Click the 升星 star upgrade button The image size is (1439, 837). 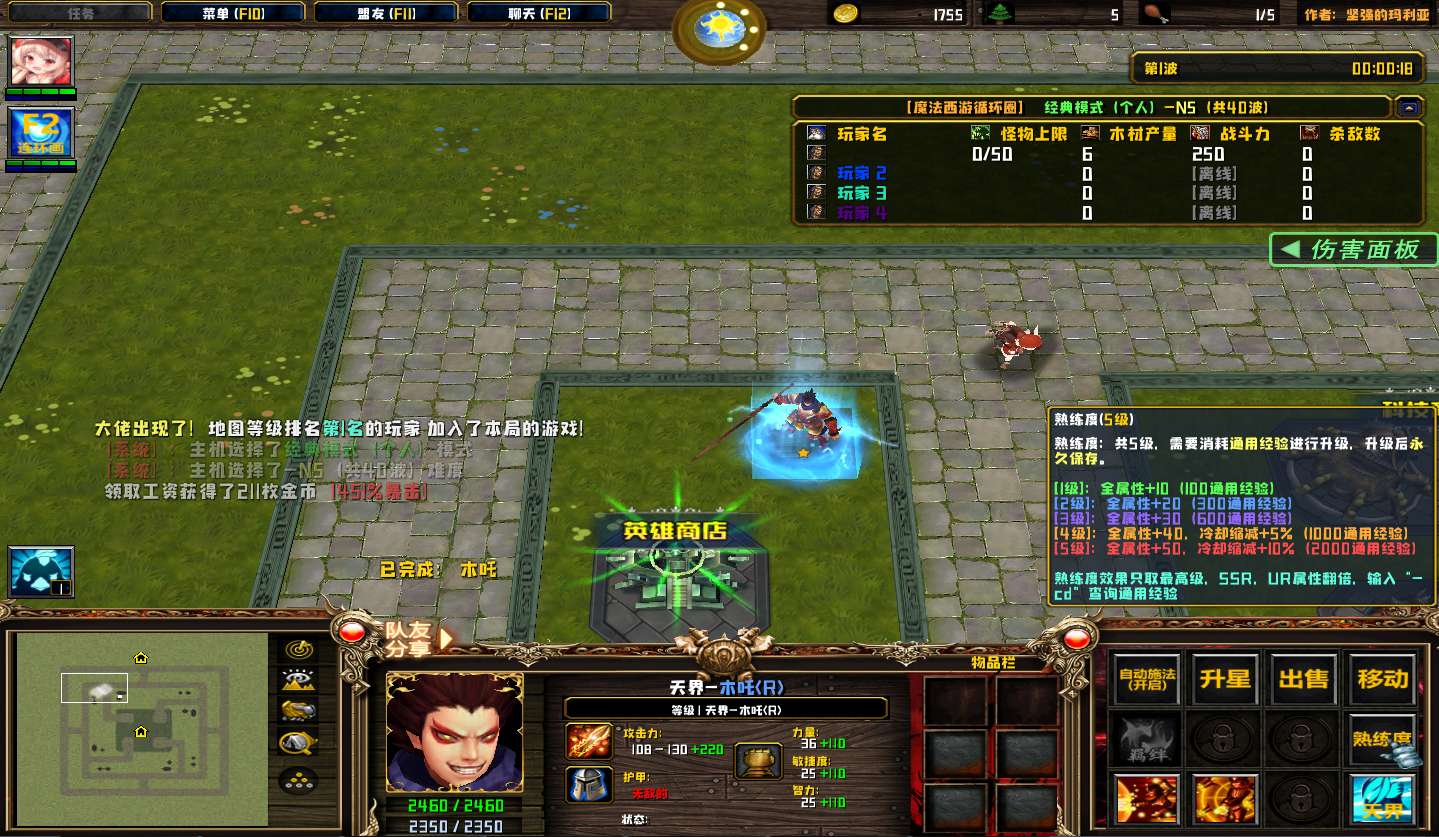1225,680
